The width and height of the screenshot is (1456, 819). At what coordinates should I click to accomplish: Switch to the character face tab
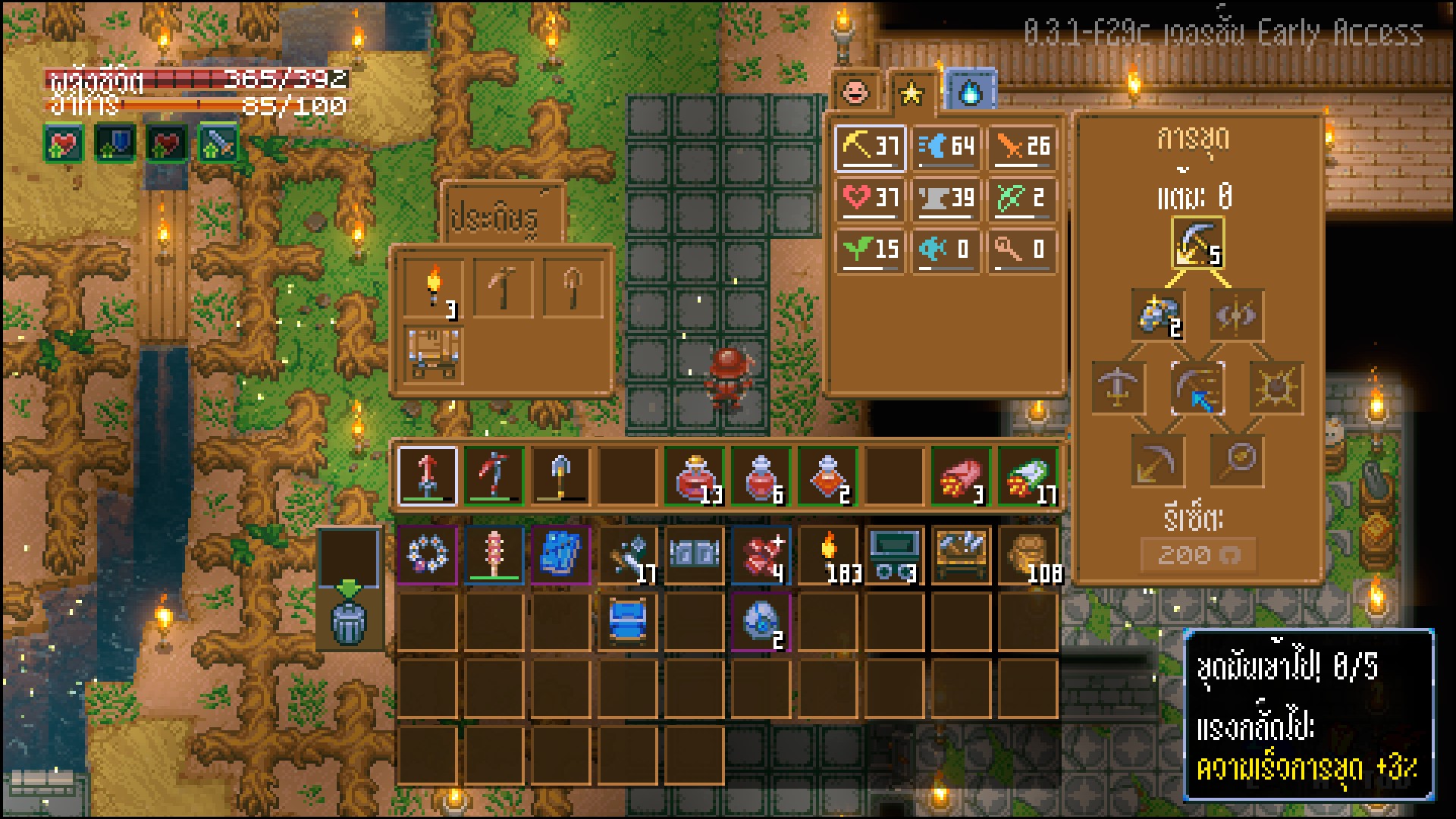856,93
